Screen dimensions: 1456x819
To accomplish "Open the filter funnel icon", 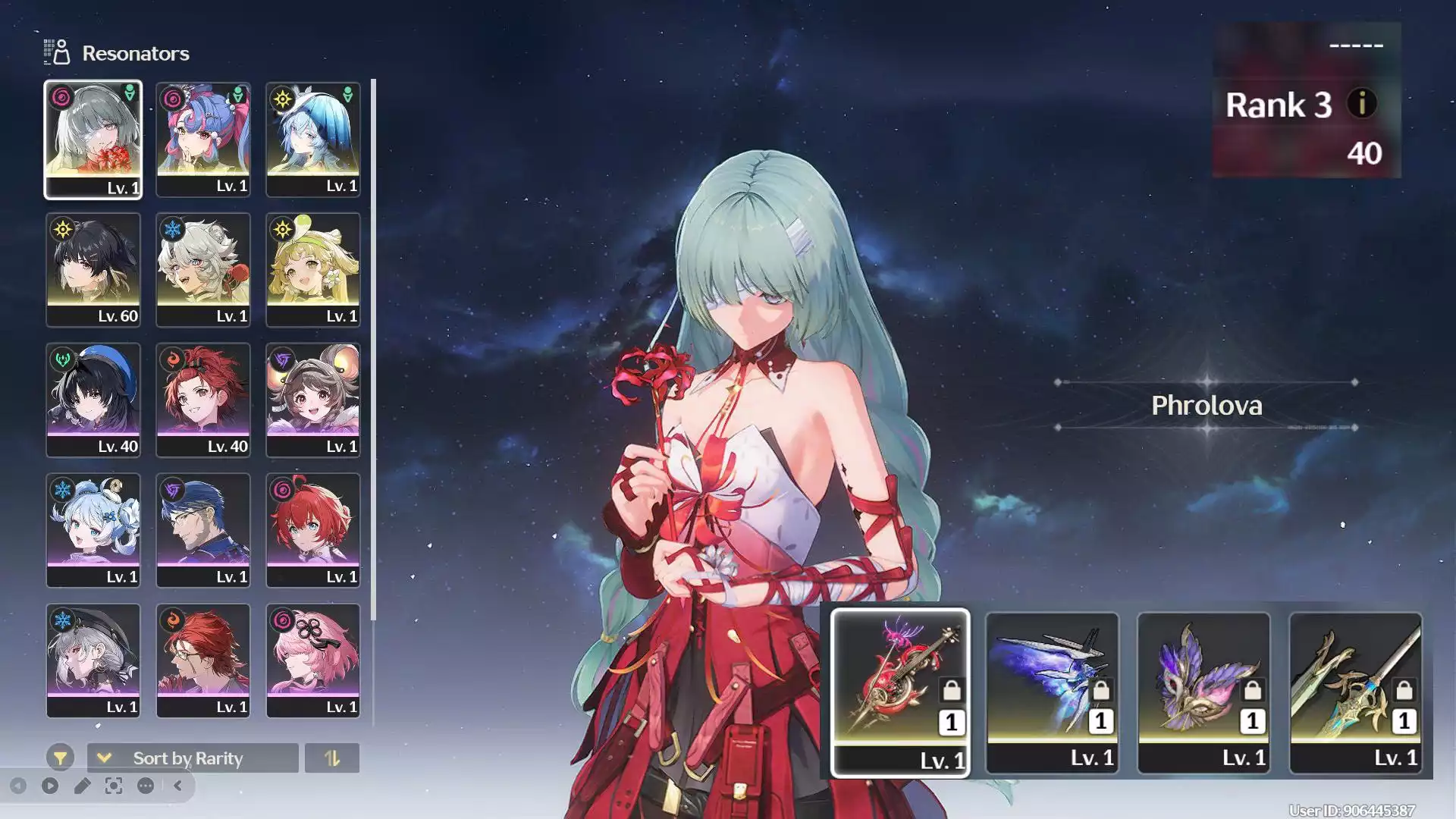I will coord(61,758).
